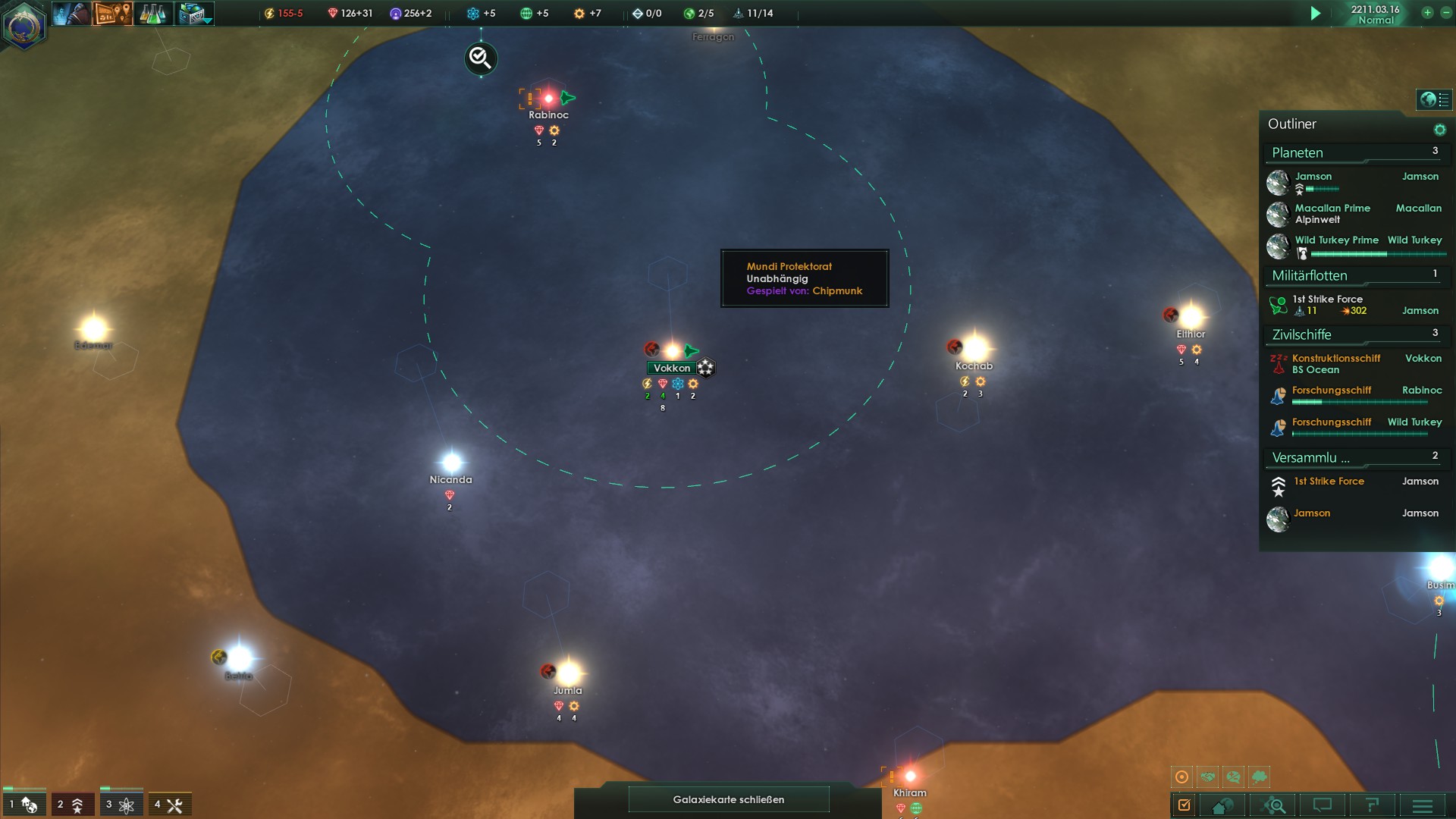This screenshot has width=1456, height=819.
Task: Increase game speed with the plus button
Action: pos(1427,13)
